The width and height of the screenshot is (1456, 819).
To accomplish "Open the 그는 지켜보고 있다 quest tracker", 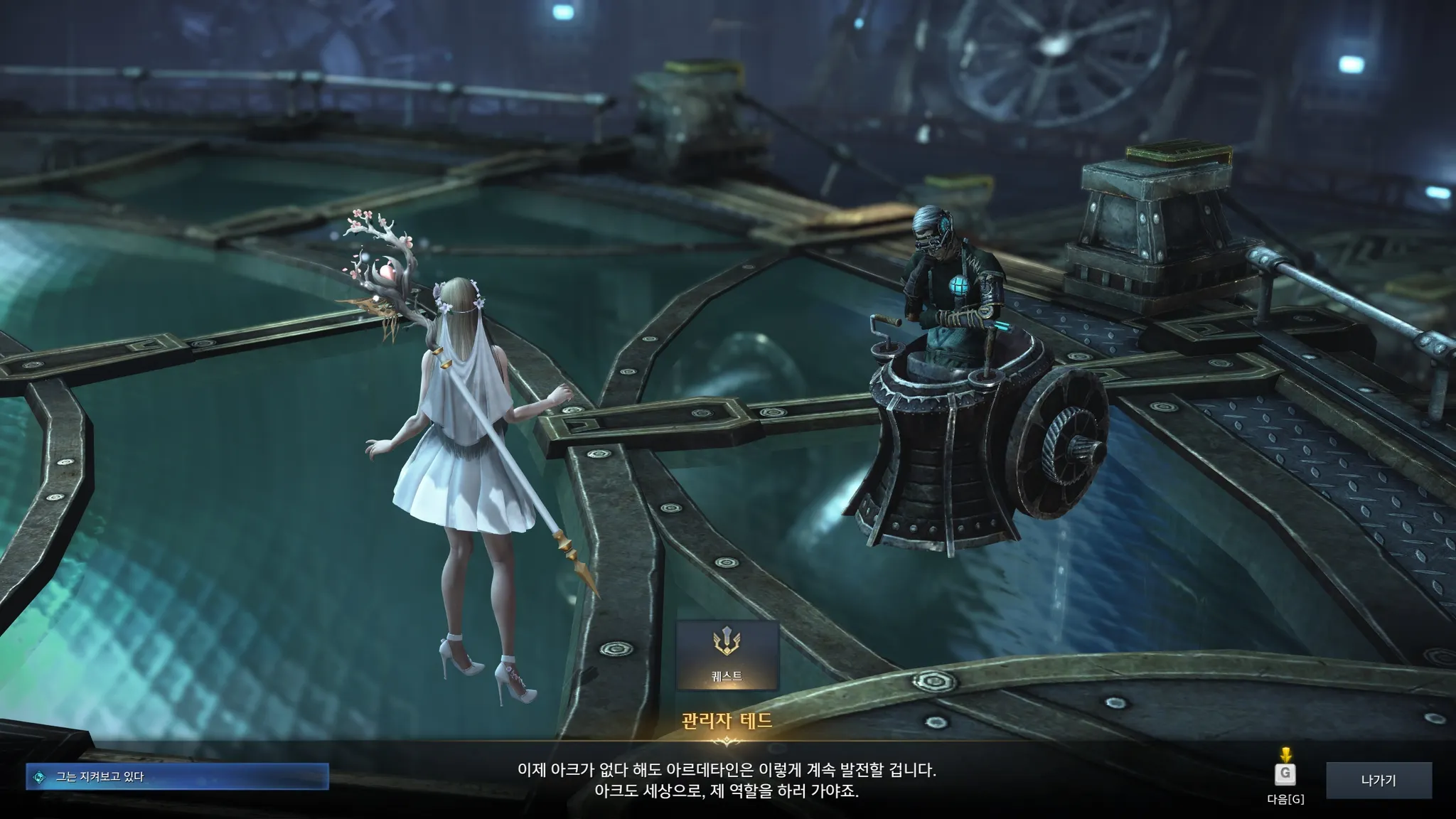I will pyautogui.click(x=177, y=777).
